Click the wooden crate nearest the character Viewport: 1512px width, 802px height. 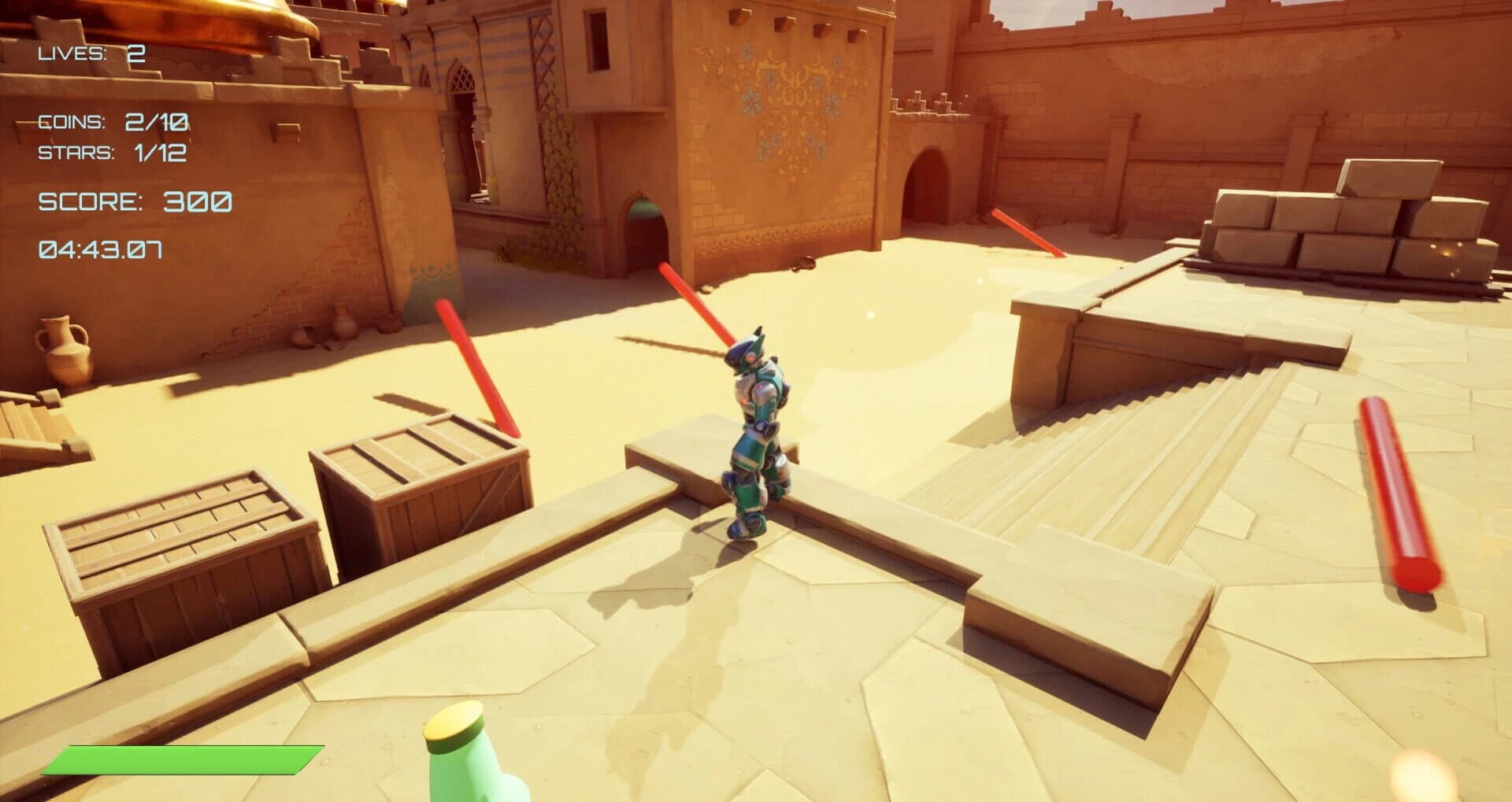click(x=421, y=484)
